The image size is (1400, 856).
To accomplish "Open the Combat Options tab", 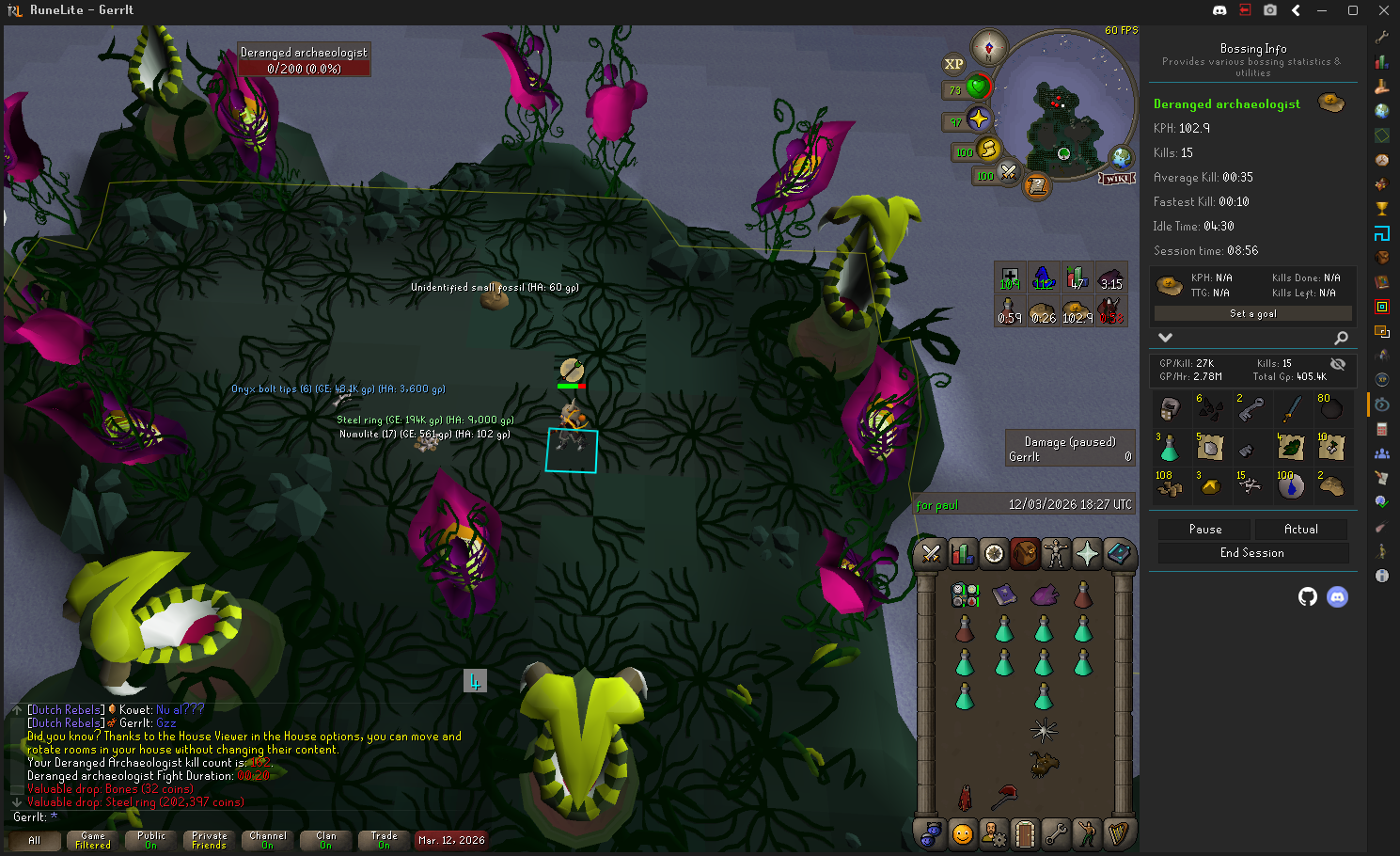I will pos(931,554).
